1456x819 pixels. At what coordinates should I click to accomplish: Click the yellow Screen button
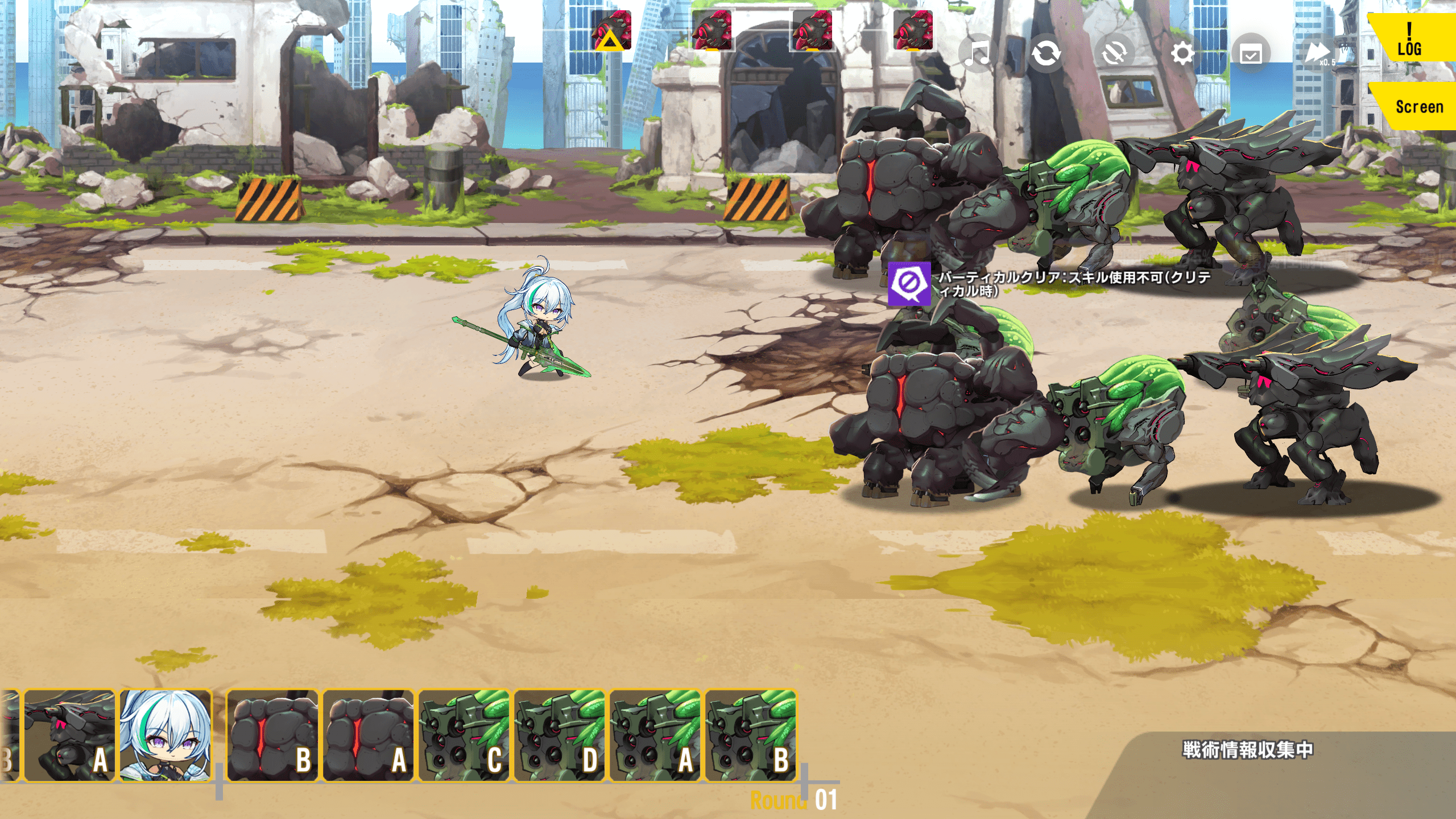coord(1418,106)
